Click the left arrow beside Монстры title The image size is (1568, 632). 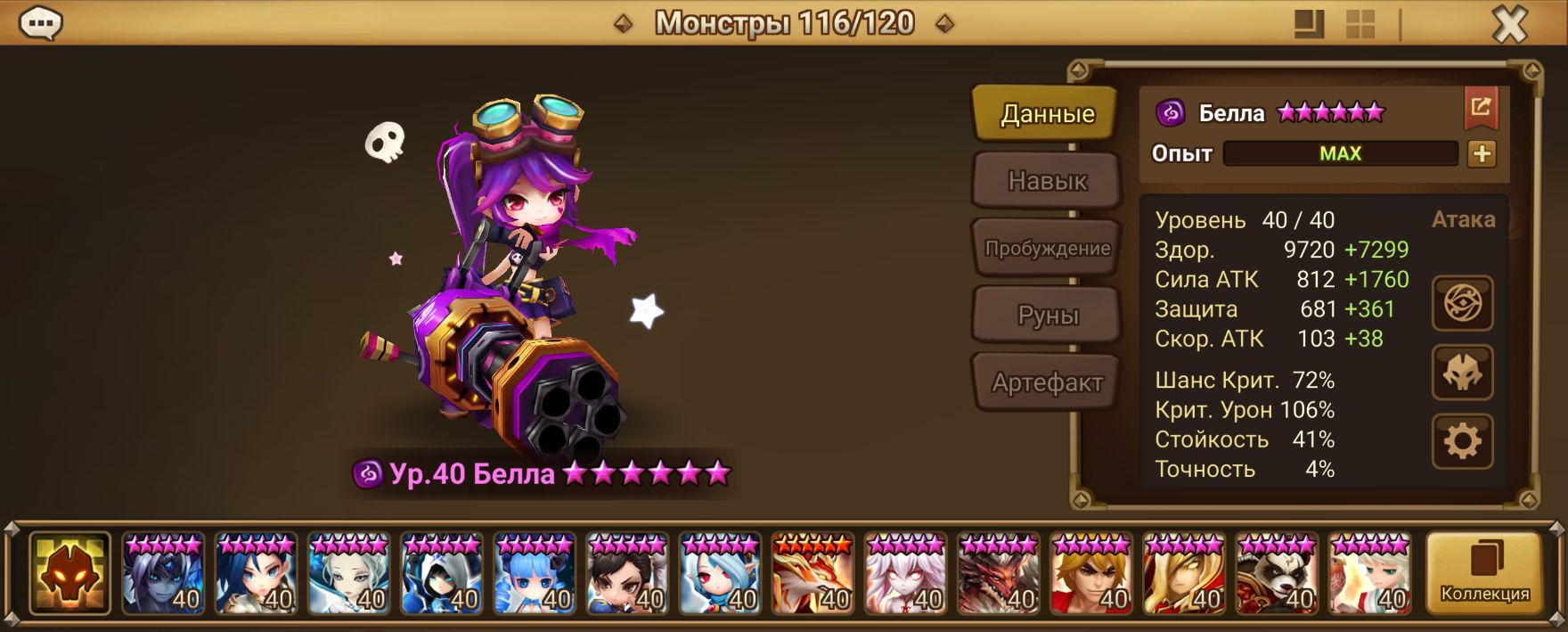[624, 24]
